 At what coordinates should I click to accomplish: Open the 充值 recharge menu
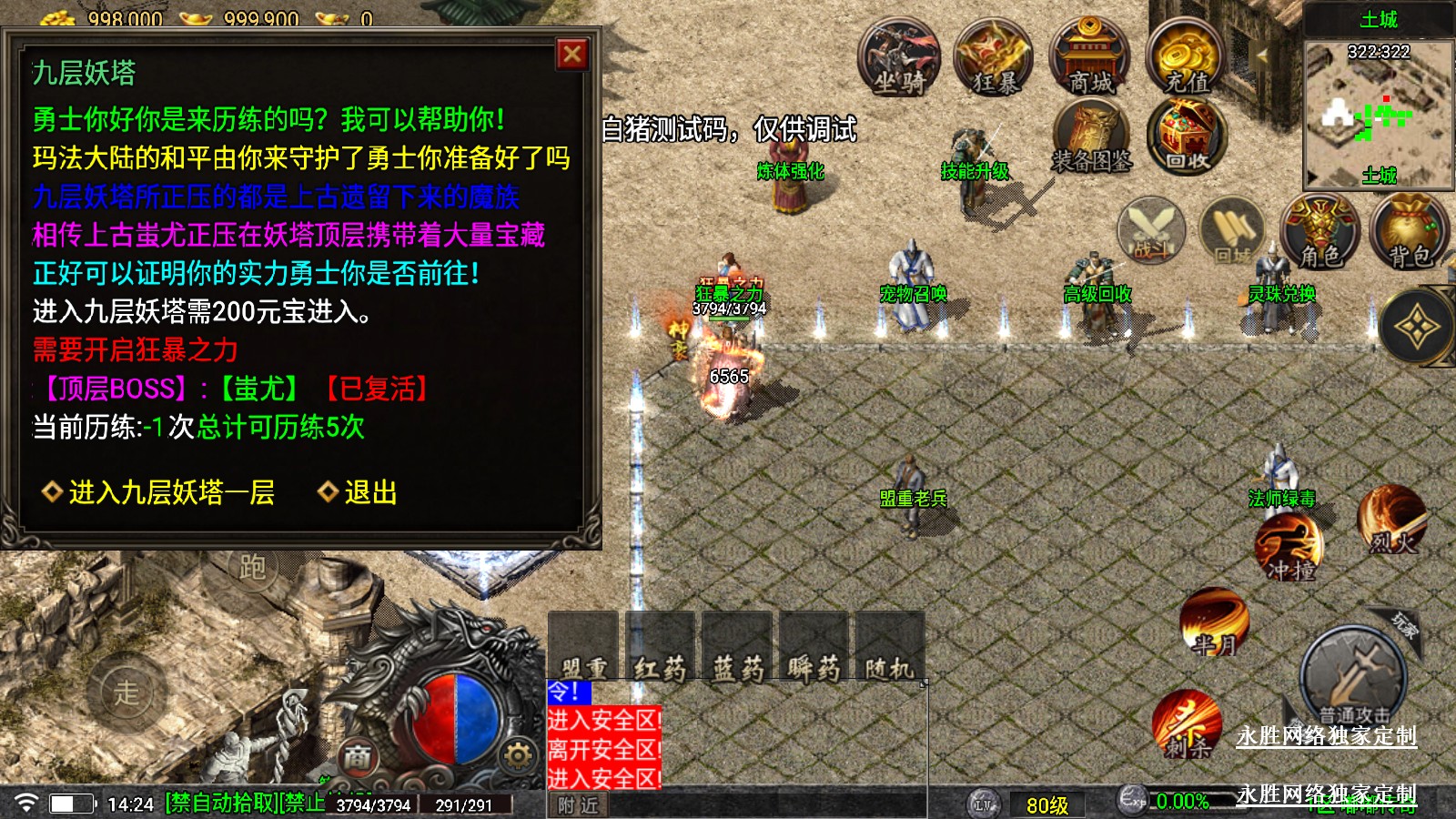click(1187, 59)
